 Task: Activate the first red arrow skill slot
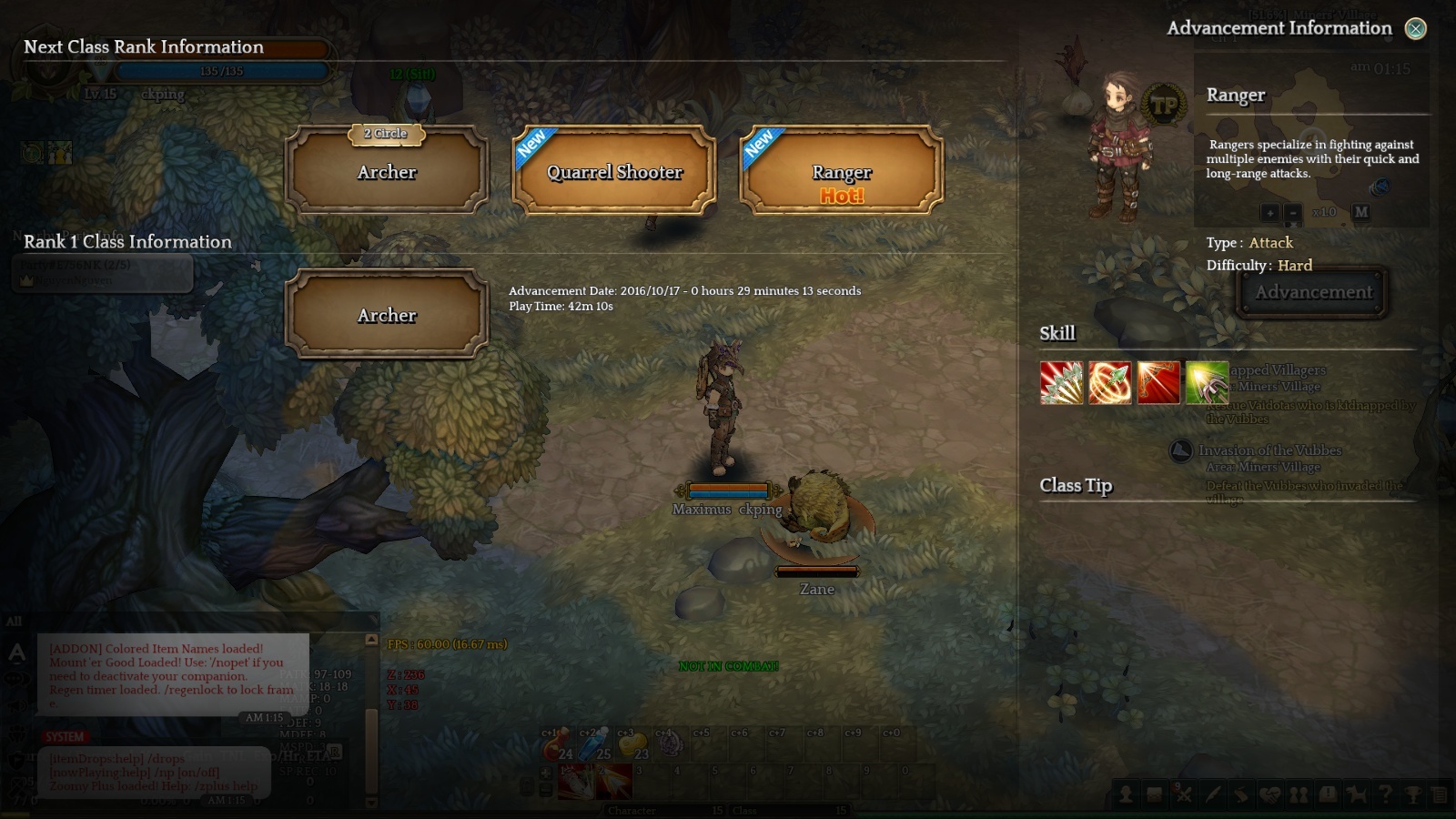(x=576, y=783)
